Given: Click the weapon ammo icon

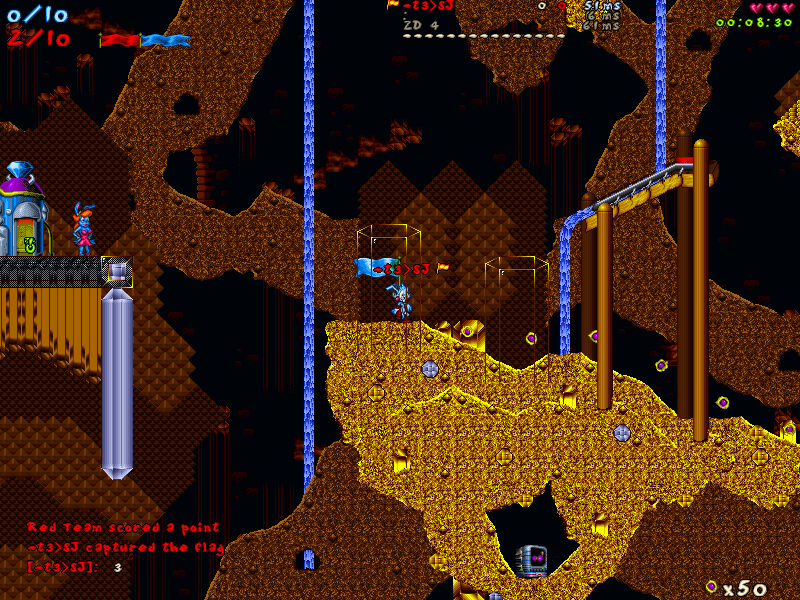Looking at the screenshot, I should pyautogui.click(x=711, y=586).
